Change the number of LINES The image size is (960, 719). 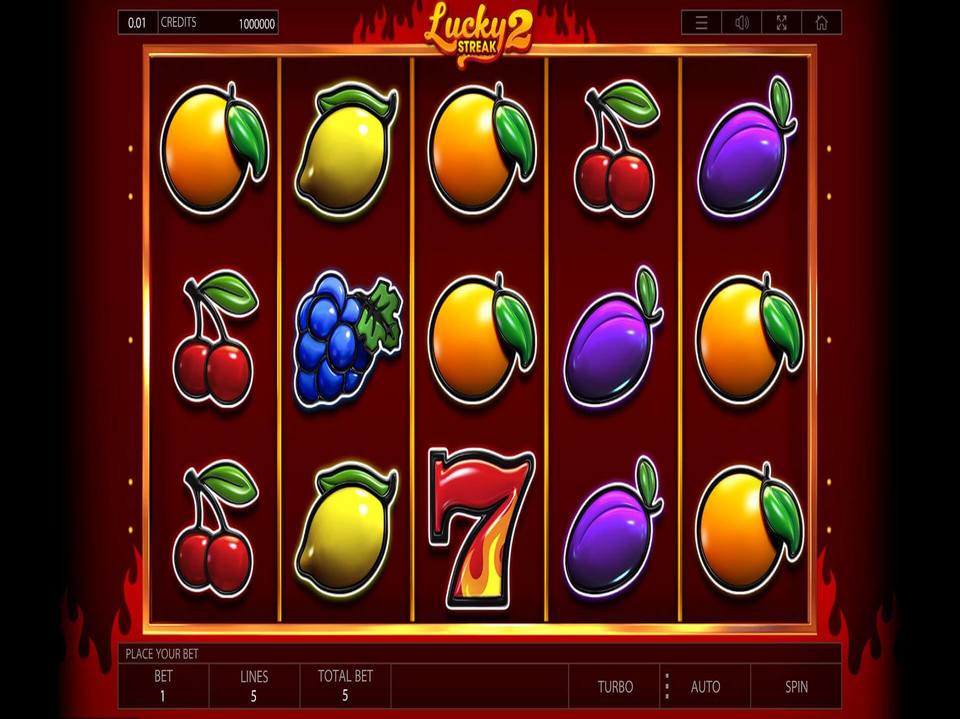(254, 686)
